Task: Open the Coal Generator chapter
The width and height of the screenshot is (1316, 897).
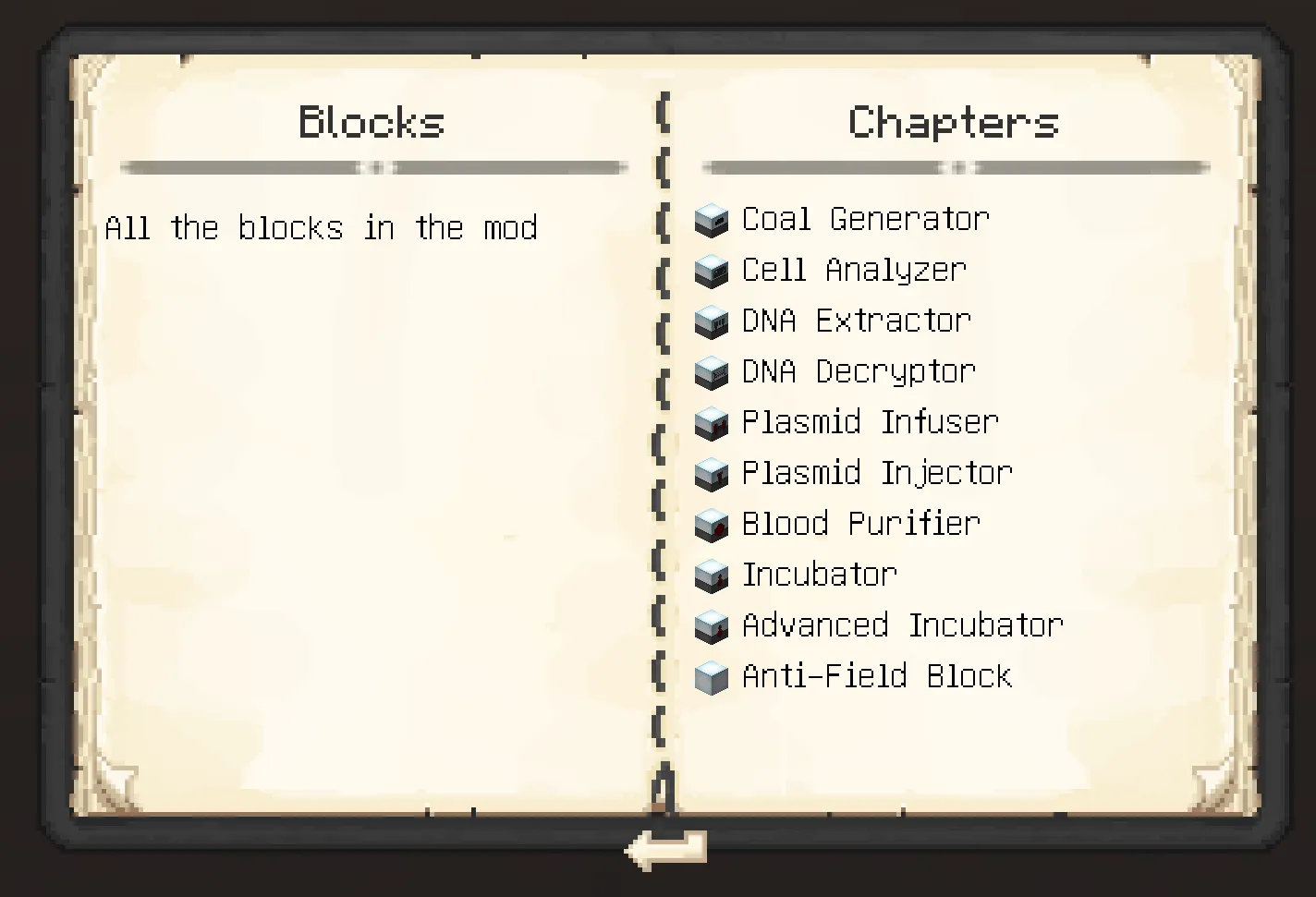Action: 865,220
